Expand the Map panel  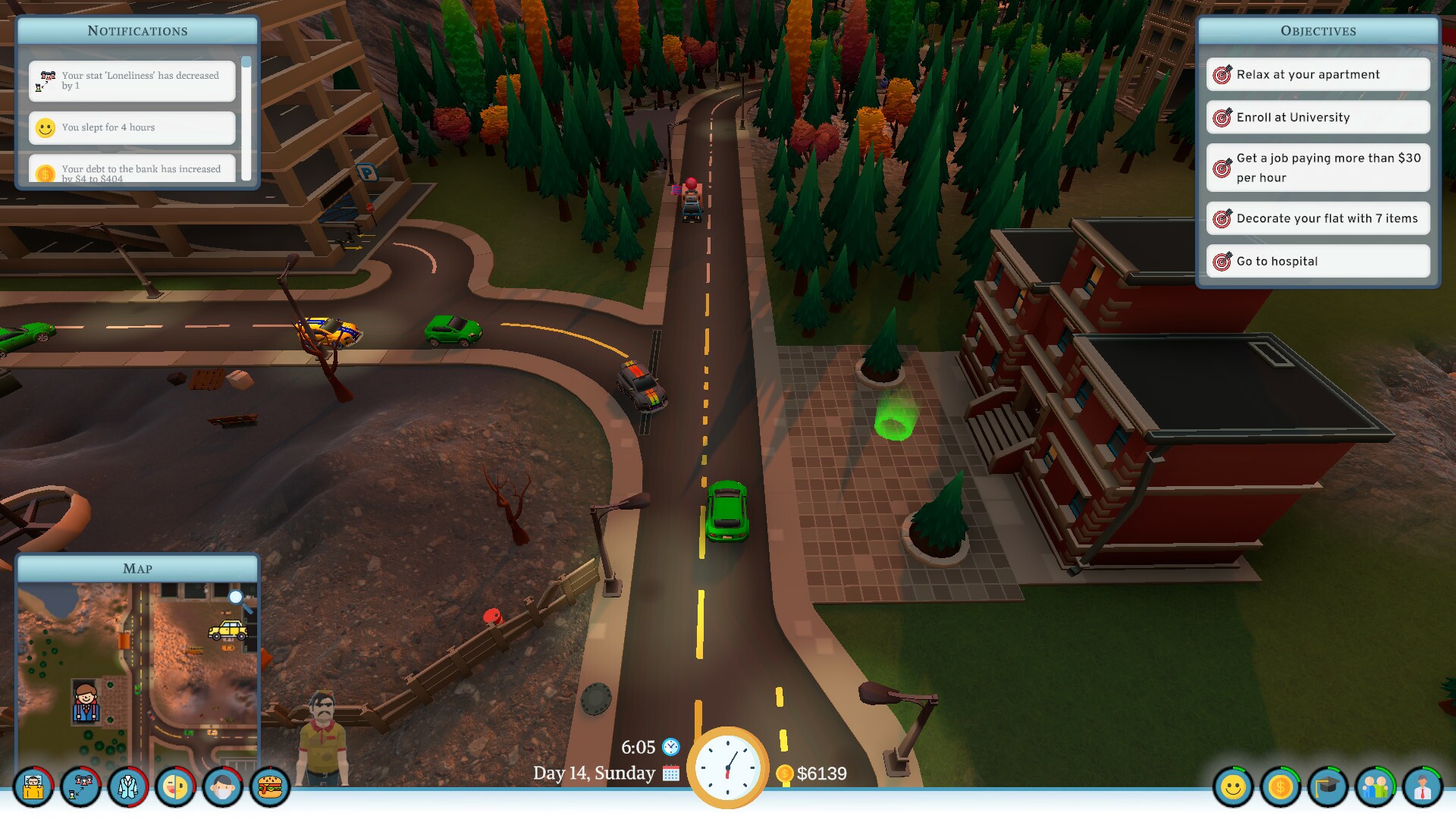137,568
